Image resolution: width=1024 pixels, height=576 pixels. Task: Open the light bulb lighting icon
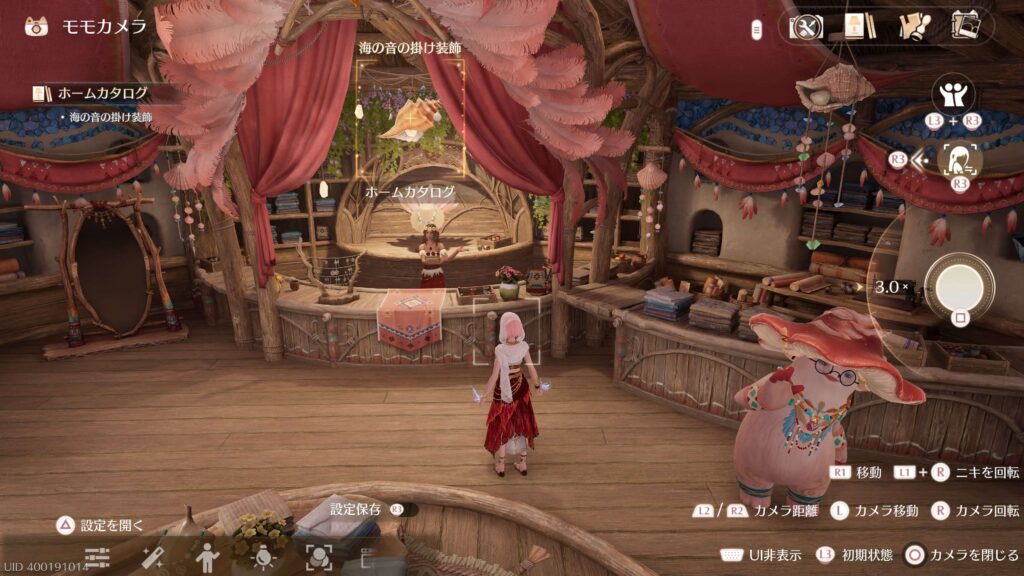[264, 557]
